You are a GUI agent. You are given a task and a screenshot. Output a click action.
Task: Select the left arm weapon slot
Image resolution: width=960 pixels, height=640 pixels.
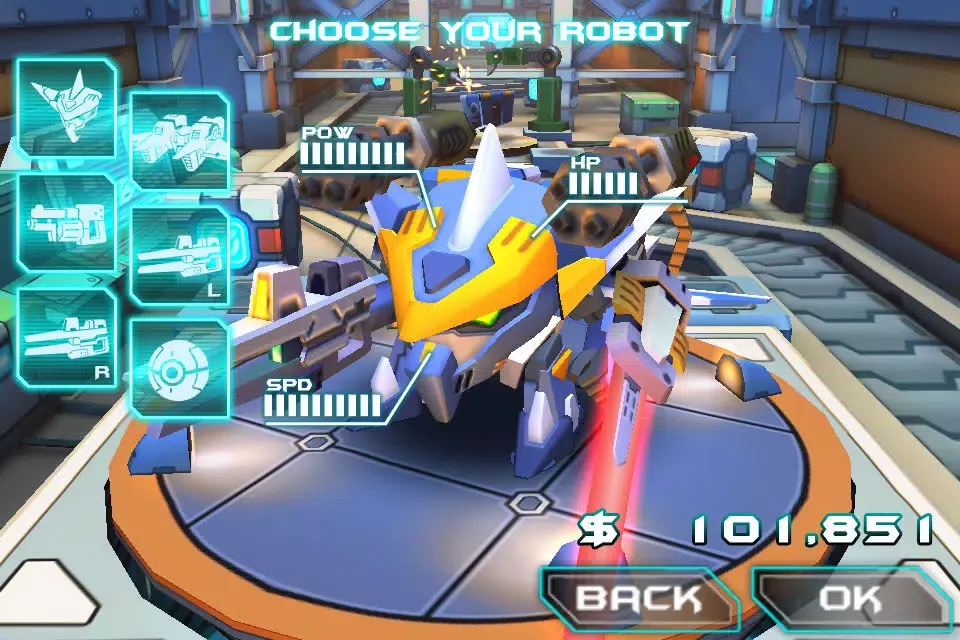(180, 256)
